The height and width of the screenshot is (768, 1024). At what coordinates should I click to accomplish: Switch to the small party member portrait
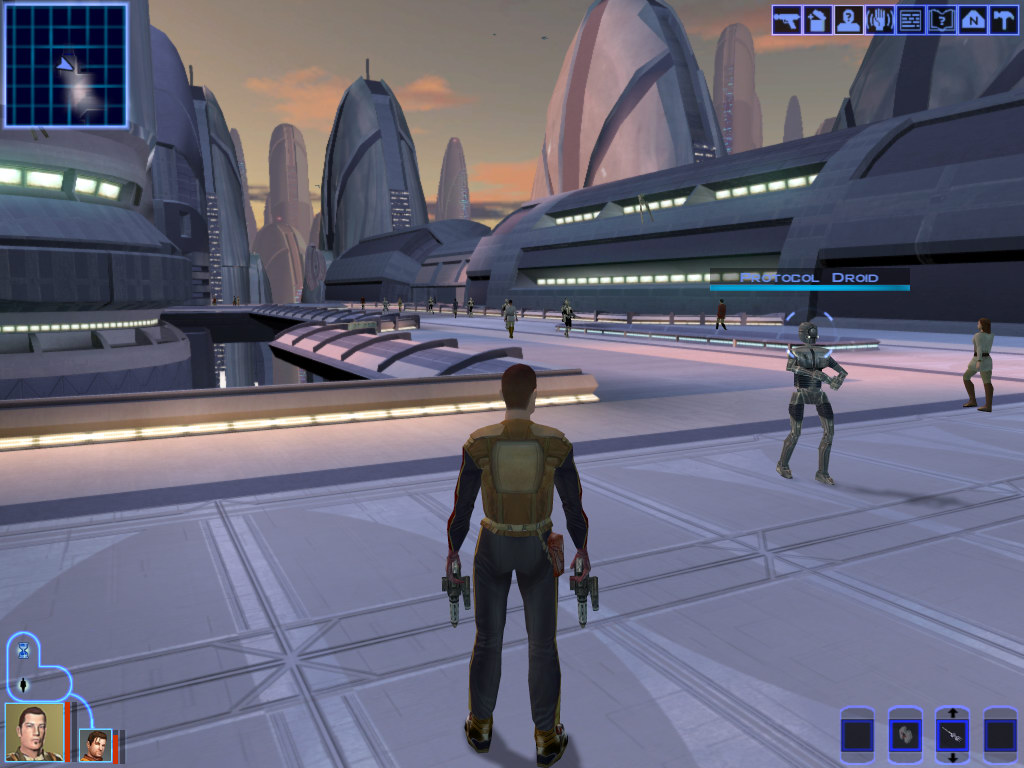[97, 745]
